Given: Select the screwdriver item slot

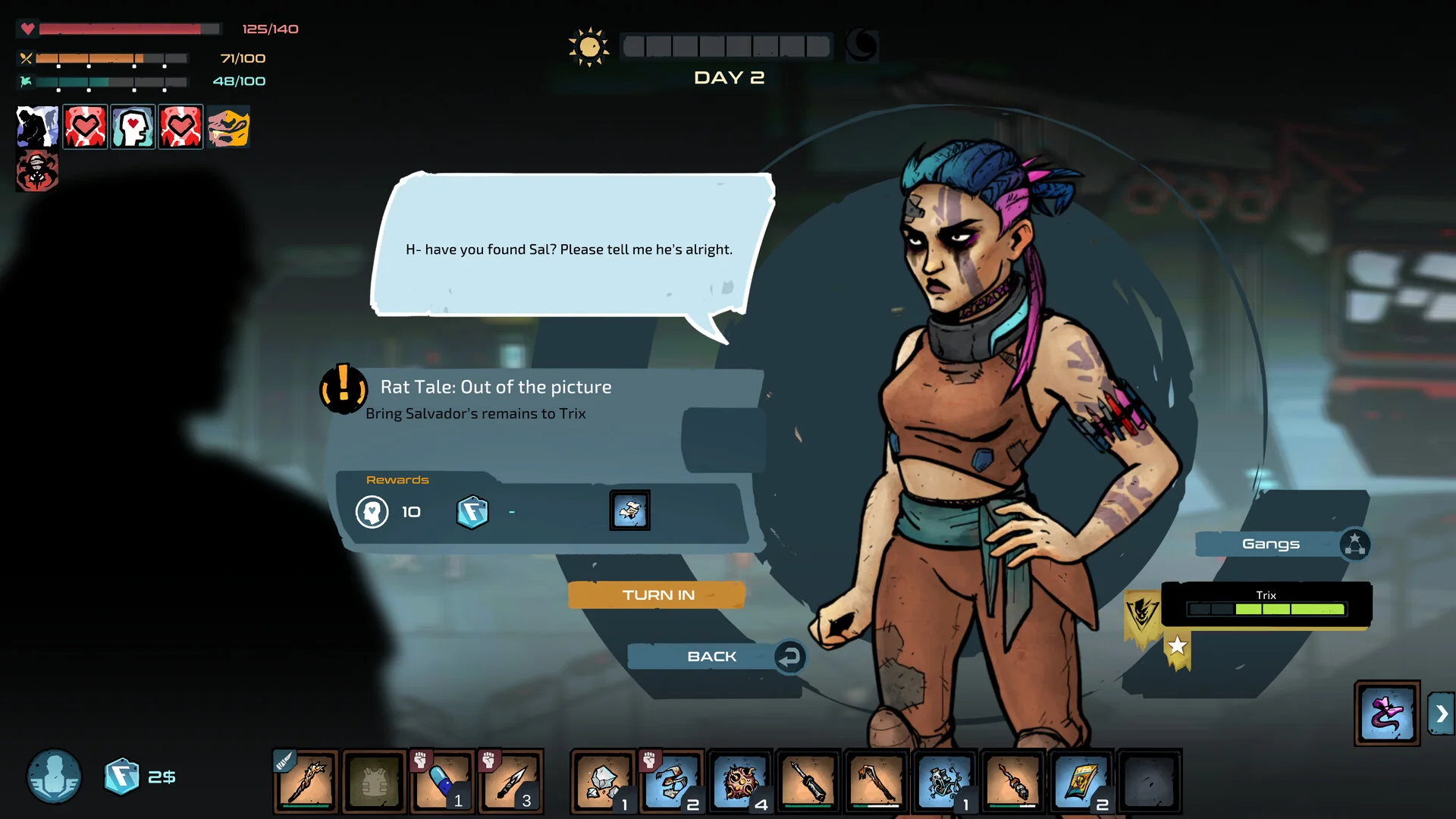Looking at the screenshot, I should coord(808,781).
